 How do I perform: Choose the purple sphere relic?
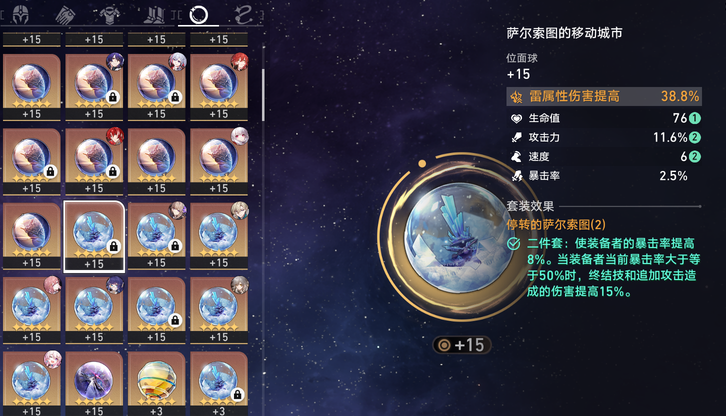pyautogui.click(x=94, y=382)
